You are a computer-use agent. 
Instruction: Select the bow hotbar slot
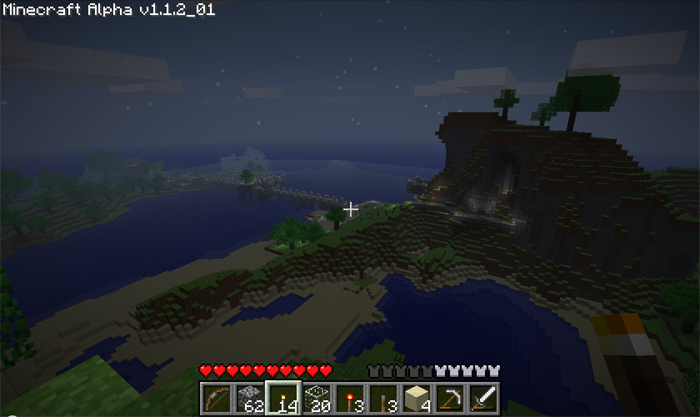[214, 399]
